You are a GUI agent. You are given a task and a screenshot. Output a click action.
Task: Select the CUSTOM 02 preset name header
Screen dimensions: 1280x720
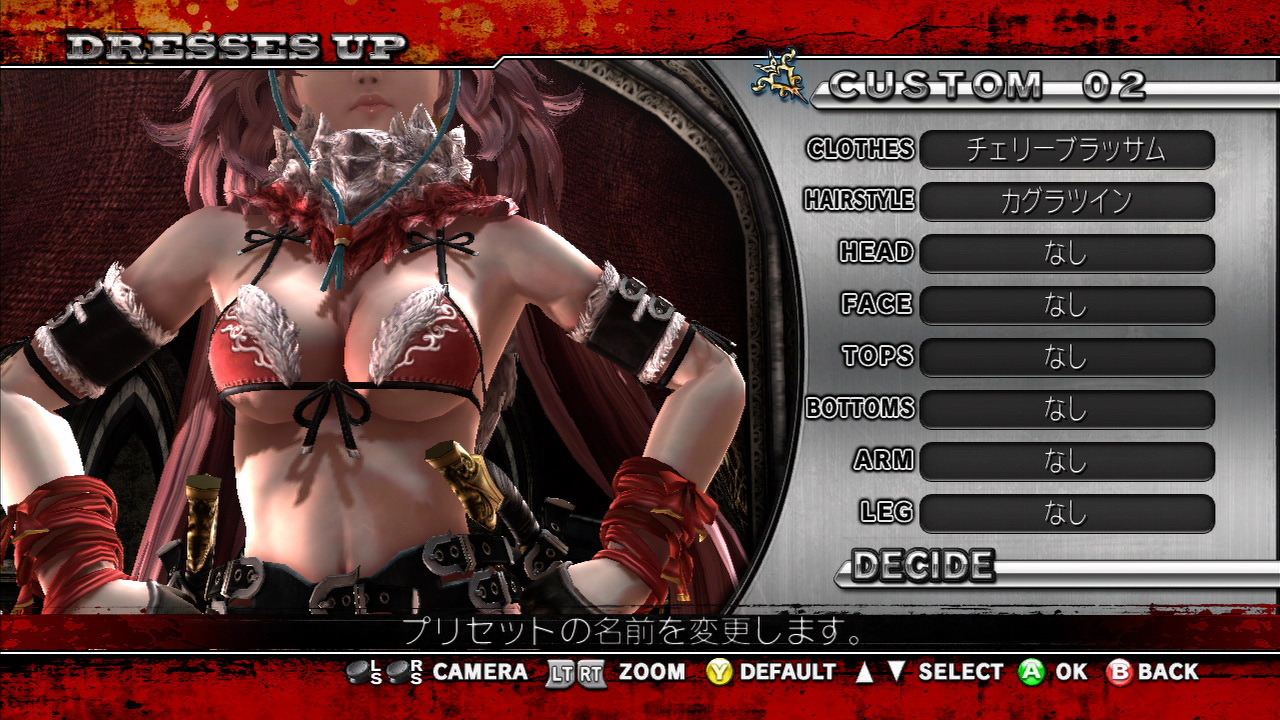pos(986,86)
